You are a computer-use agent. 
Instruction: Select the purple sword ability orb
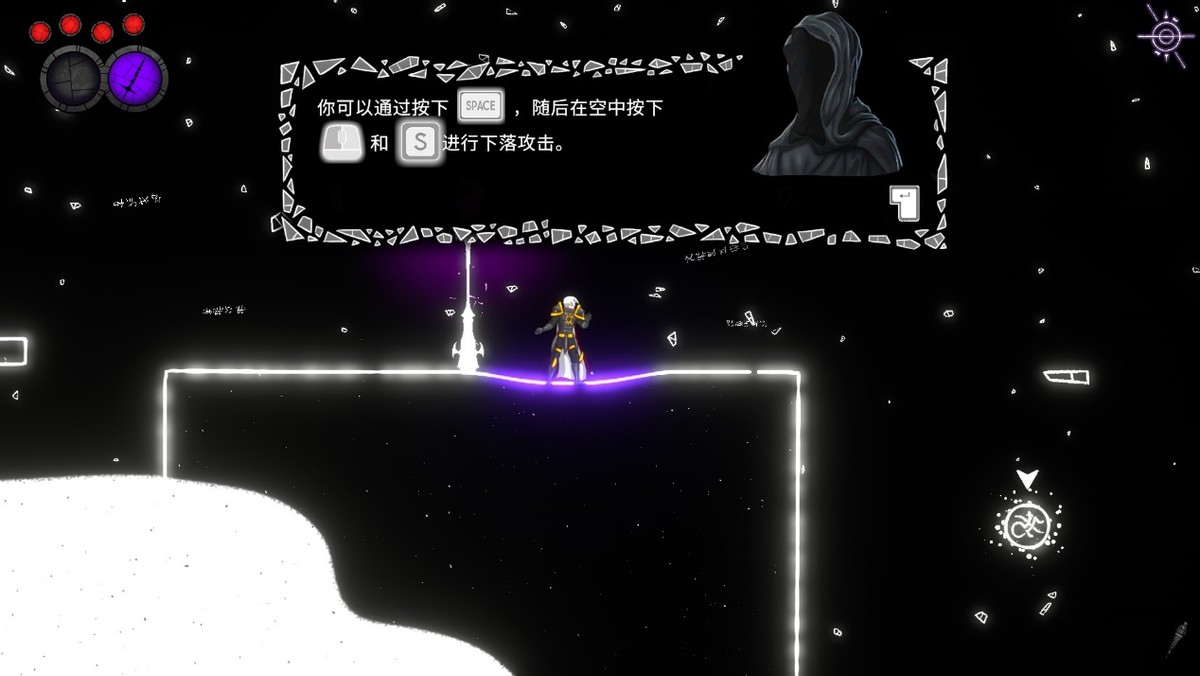click(135, 78)
